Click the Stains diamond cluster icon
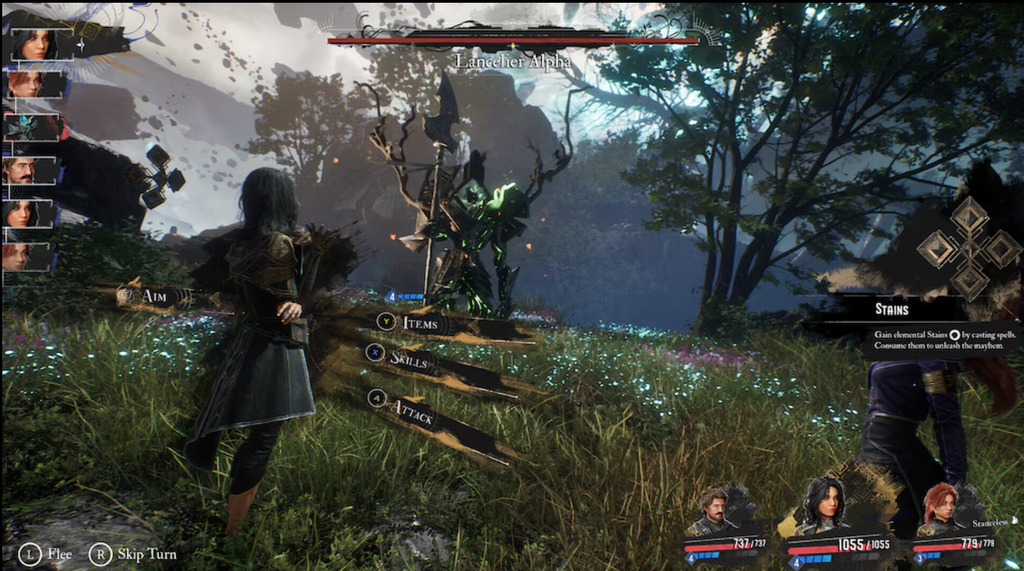The height and width of the screenshot is (571, 1024). [969, 247]
